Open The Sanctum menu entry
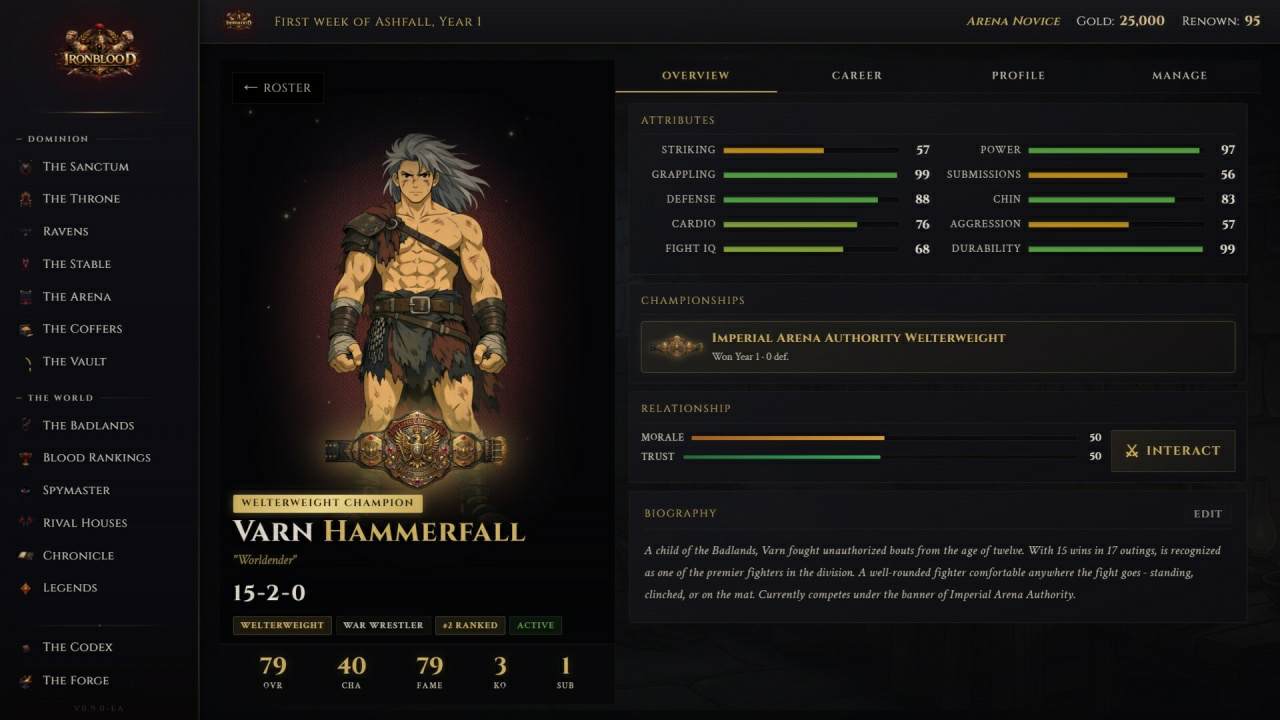This screenshot has height=720, width=1280. [85, 167]
